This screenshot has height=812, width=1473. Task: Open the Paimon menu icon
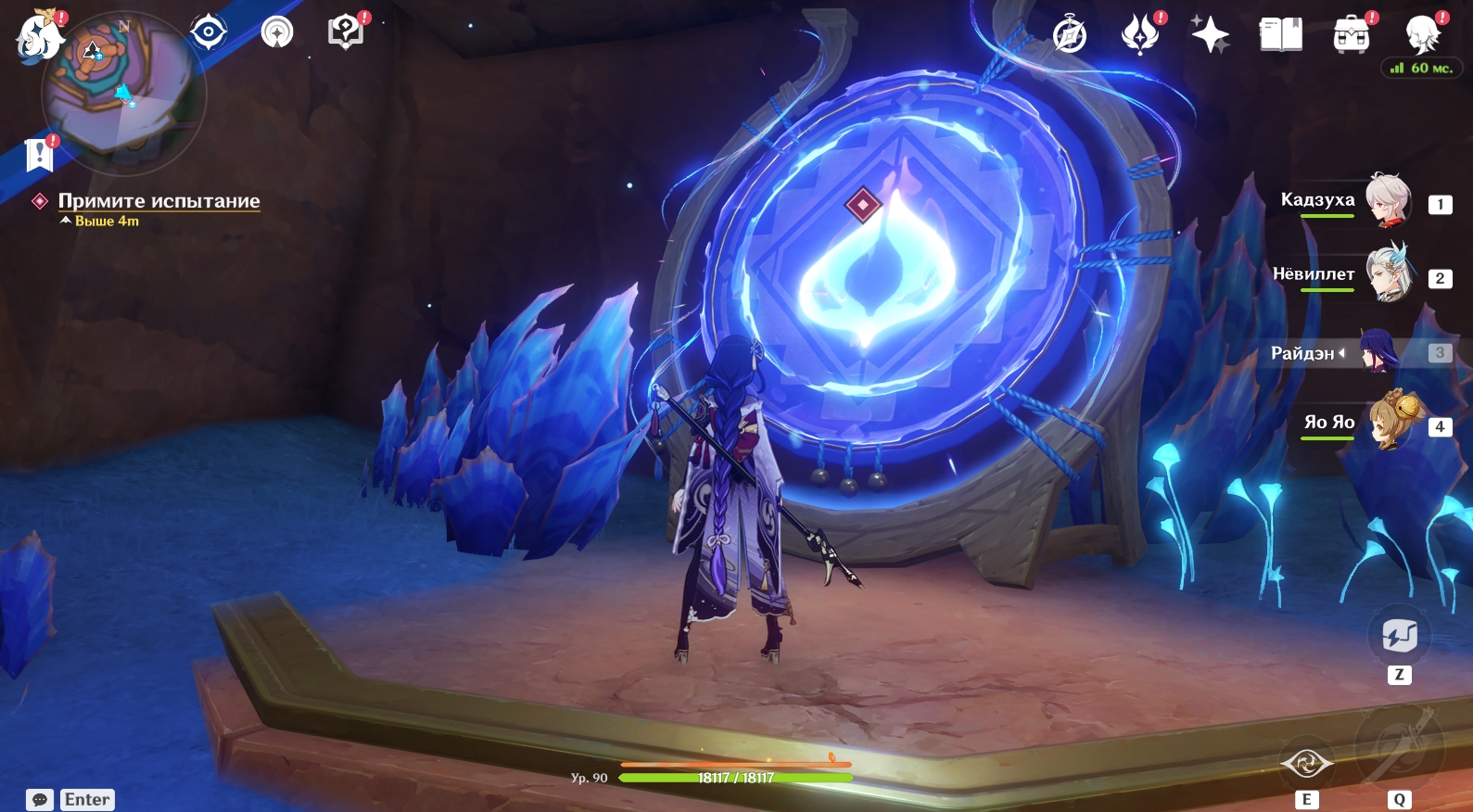[x=39, y=37]
